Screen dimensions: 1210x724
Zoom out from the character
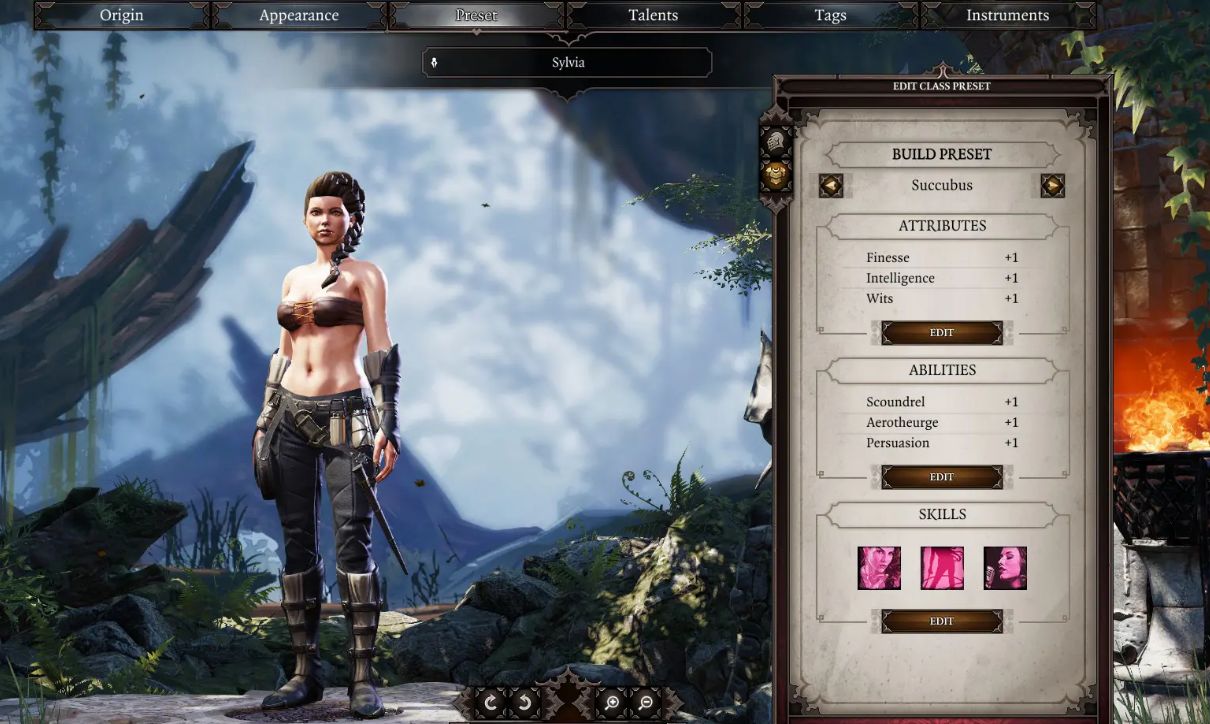click(x=646, y=703)
